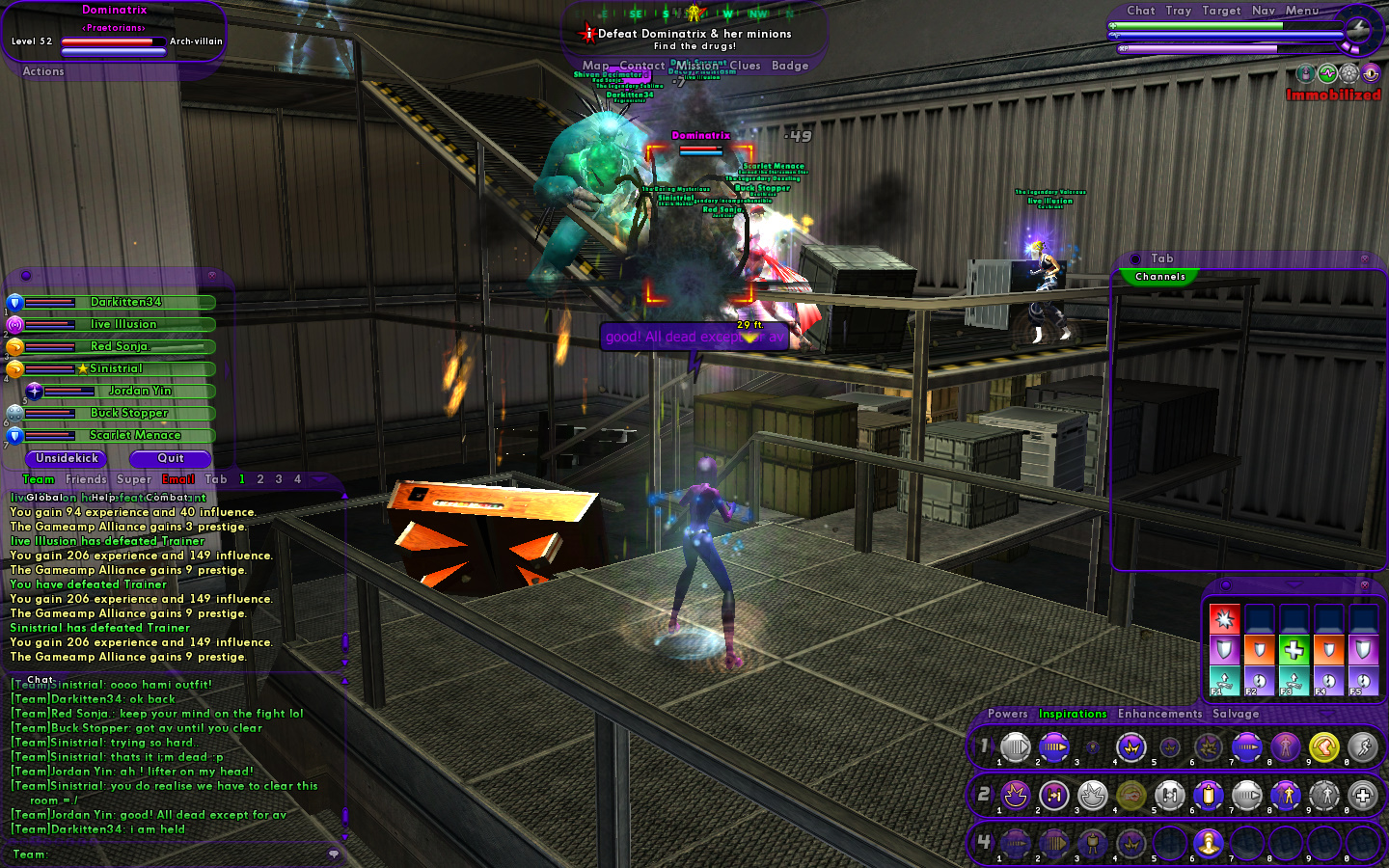Select teammate Red Sonja in team list
The height and width of the screenshot is (868, 1389).
tap(119, 346)
